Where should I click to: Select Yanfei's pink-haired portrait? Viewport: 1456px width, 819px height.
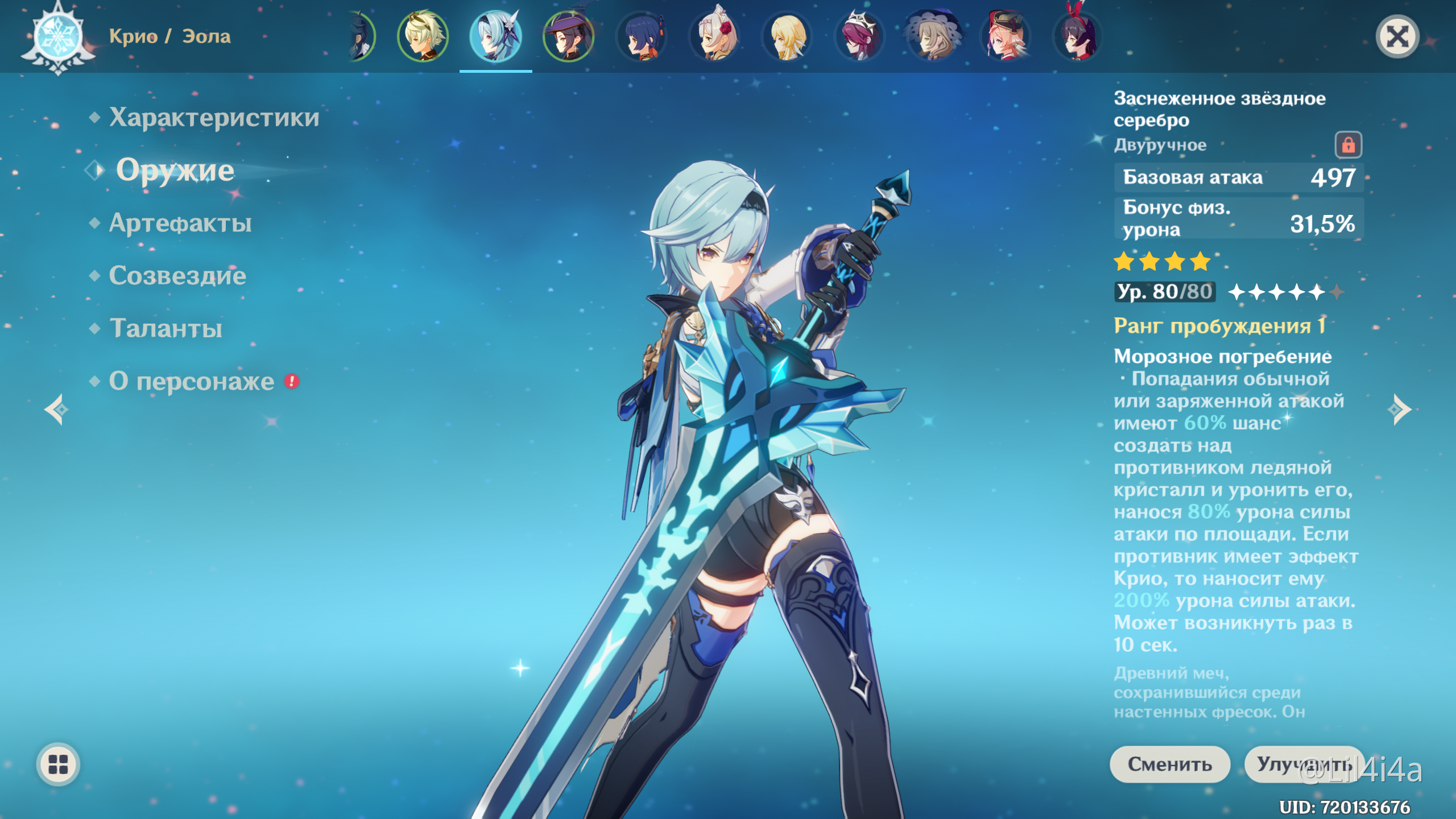1006,36
